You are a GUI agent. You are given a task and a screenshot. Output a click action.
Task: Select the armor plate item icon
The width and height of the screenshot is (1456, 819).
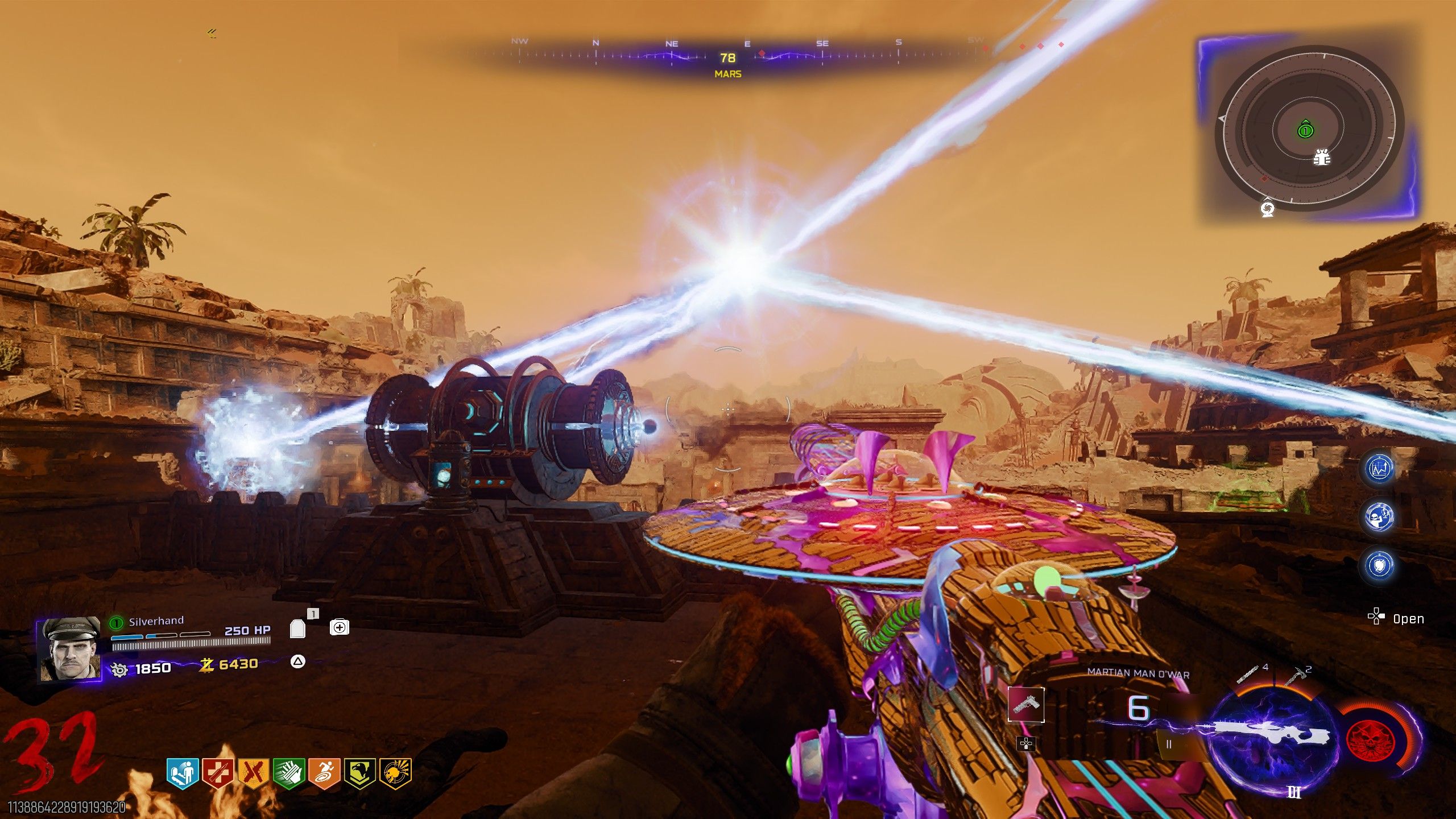(x=298, y=628)
